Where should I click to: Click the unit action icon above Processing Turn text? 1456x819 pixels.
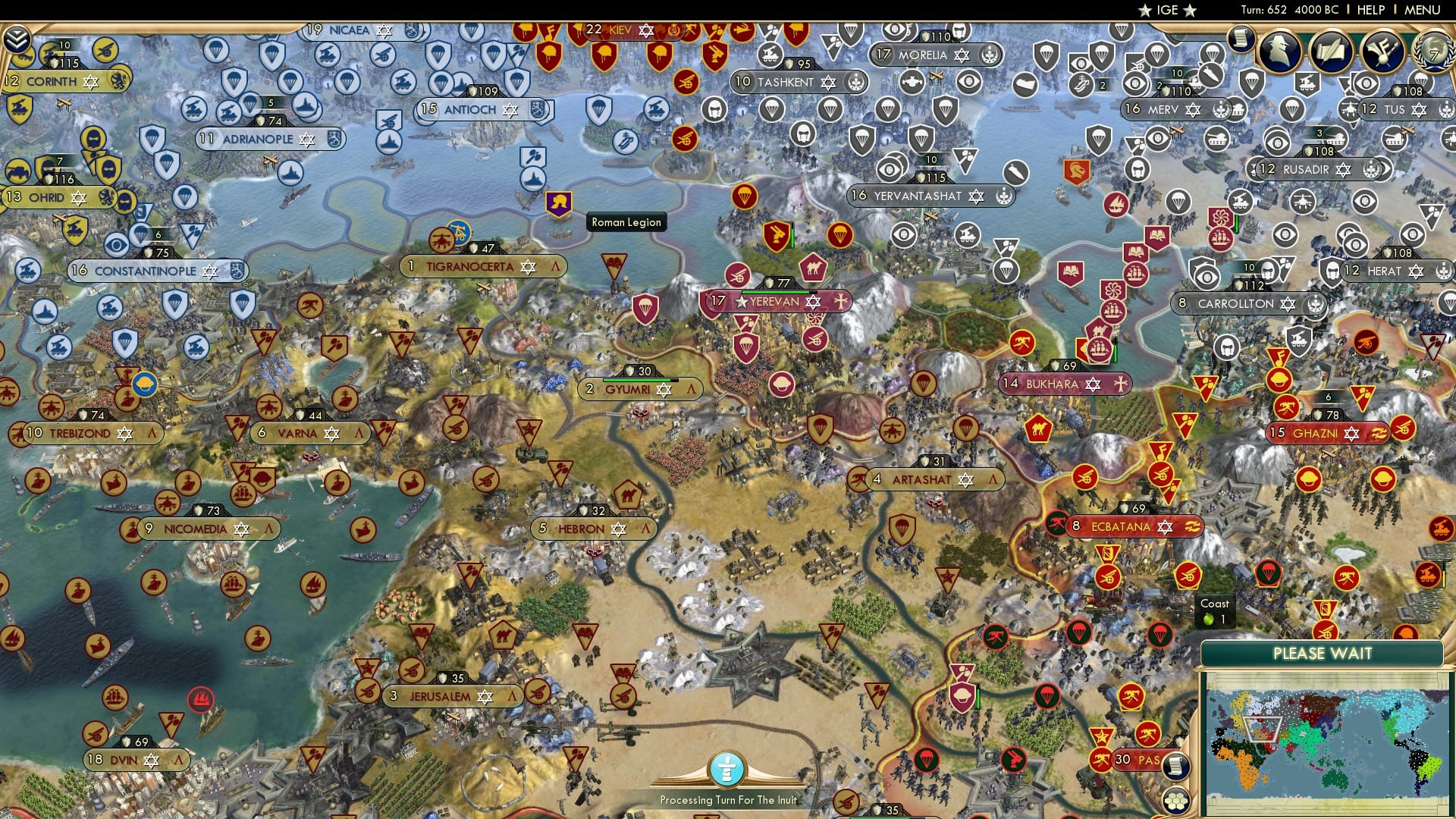tap(728, 767)
